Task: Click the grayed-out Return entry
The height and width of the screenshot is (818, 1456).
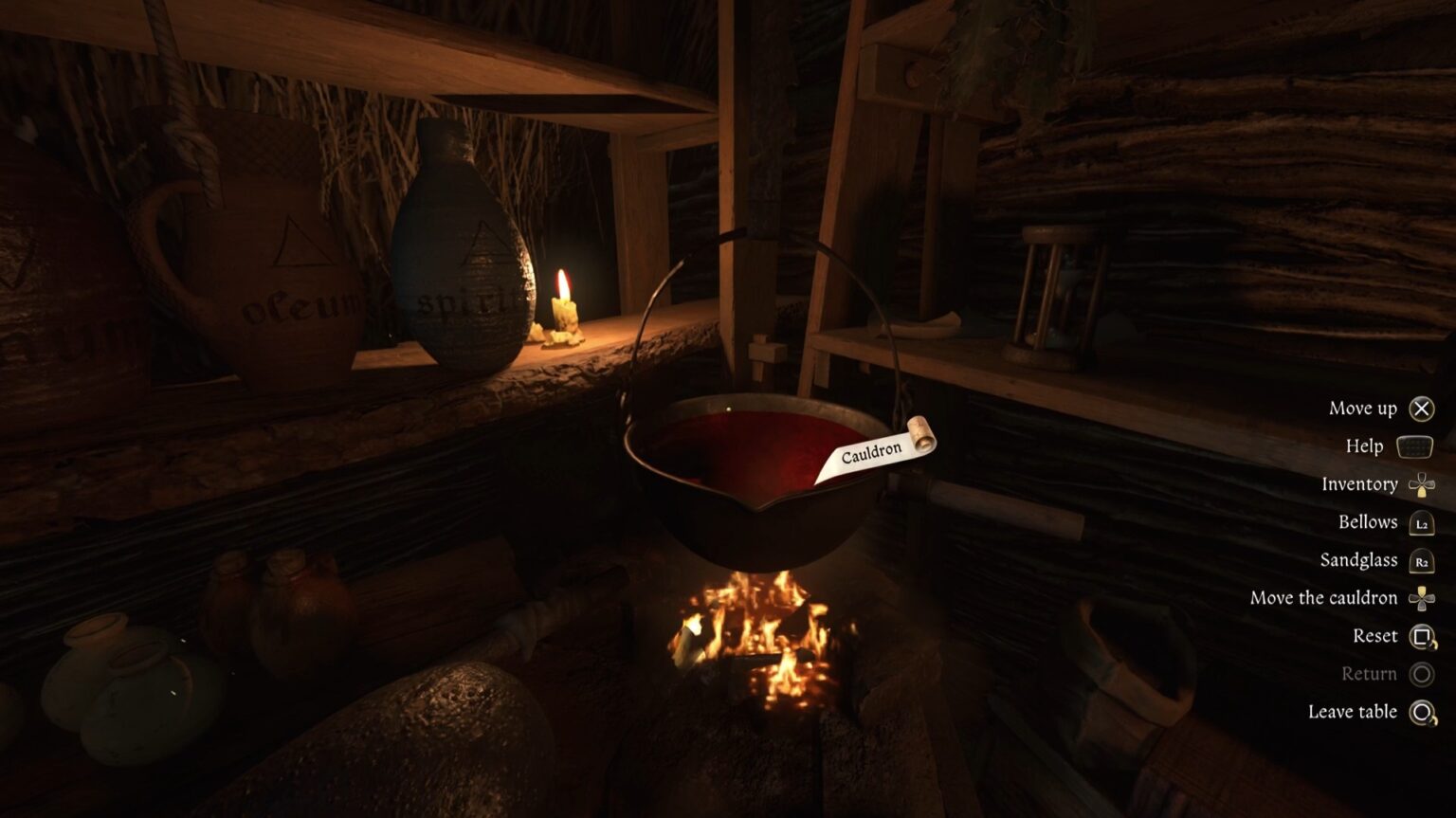Action: (1371, 673)
